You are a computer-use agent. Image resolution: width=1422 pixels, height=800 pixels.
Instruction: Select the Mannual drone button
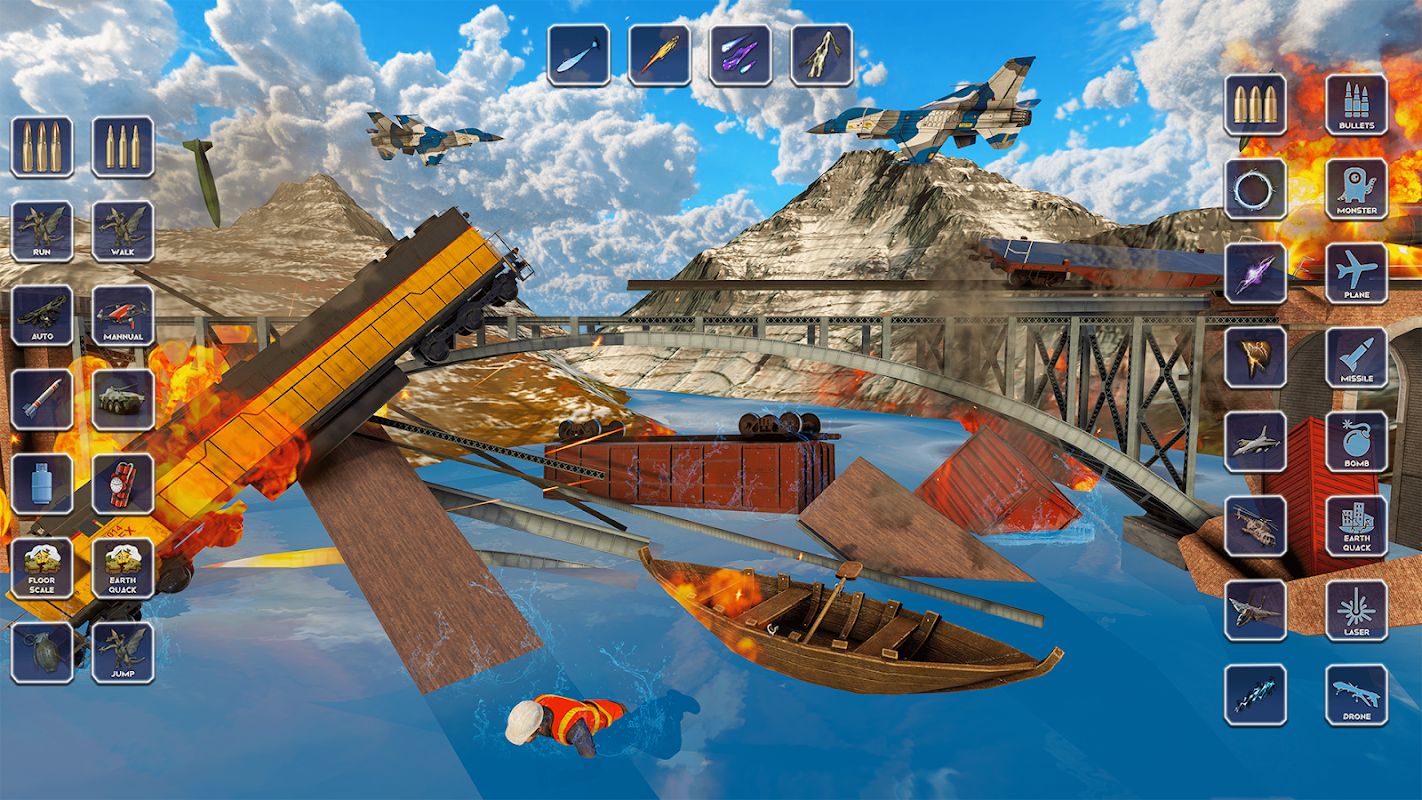[123, 316]
